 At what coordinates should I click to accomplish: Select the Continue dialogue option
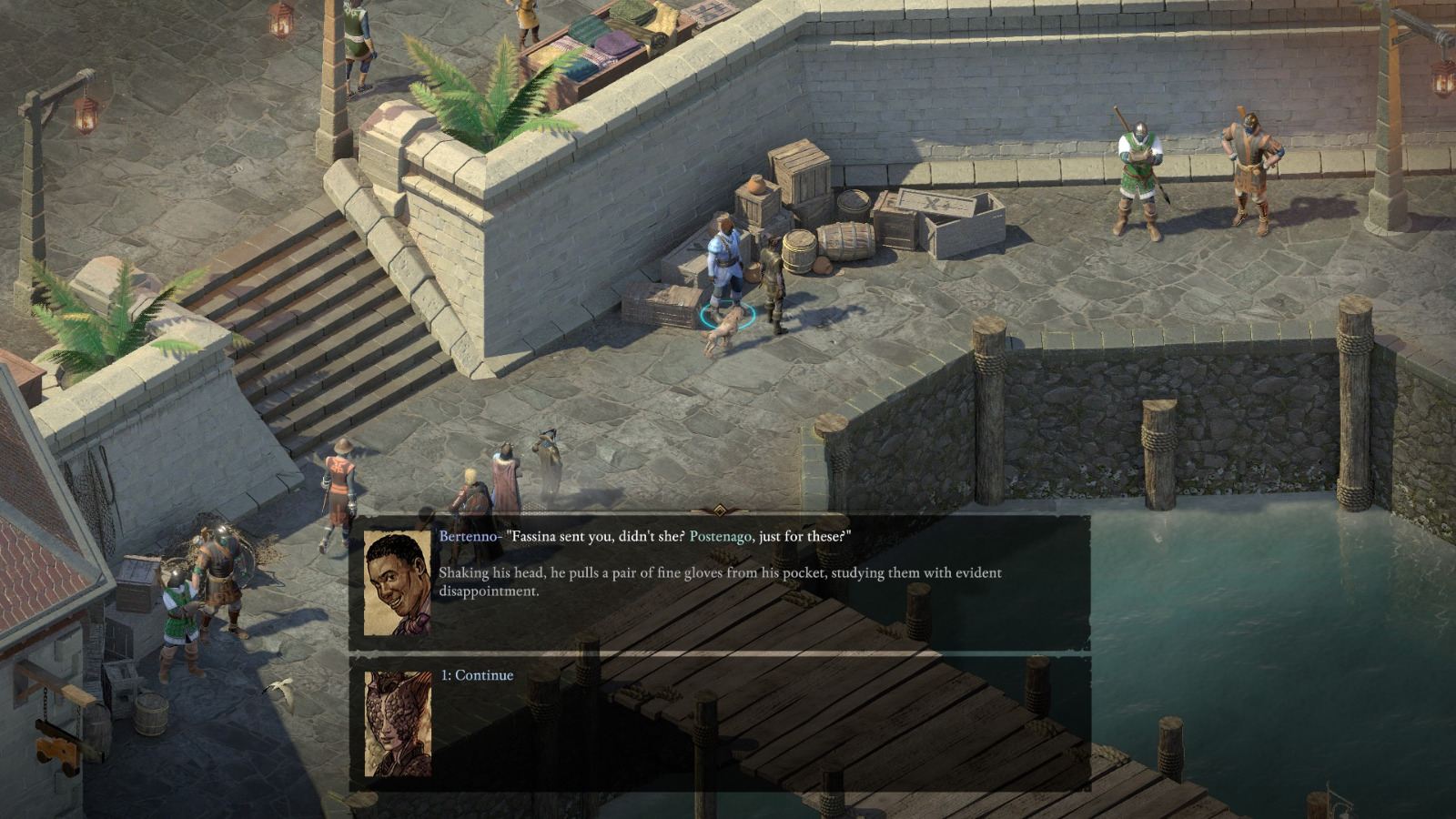[x=477, y=676]
